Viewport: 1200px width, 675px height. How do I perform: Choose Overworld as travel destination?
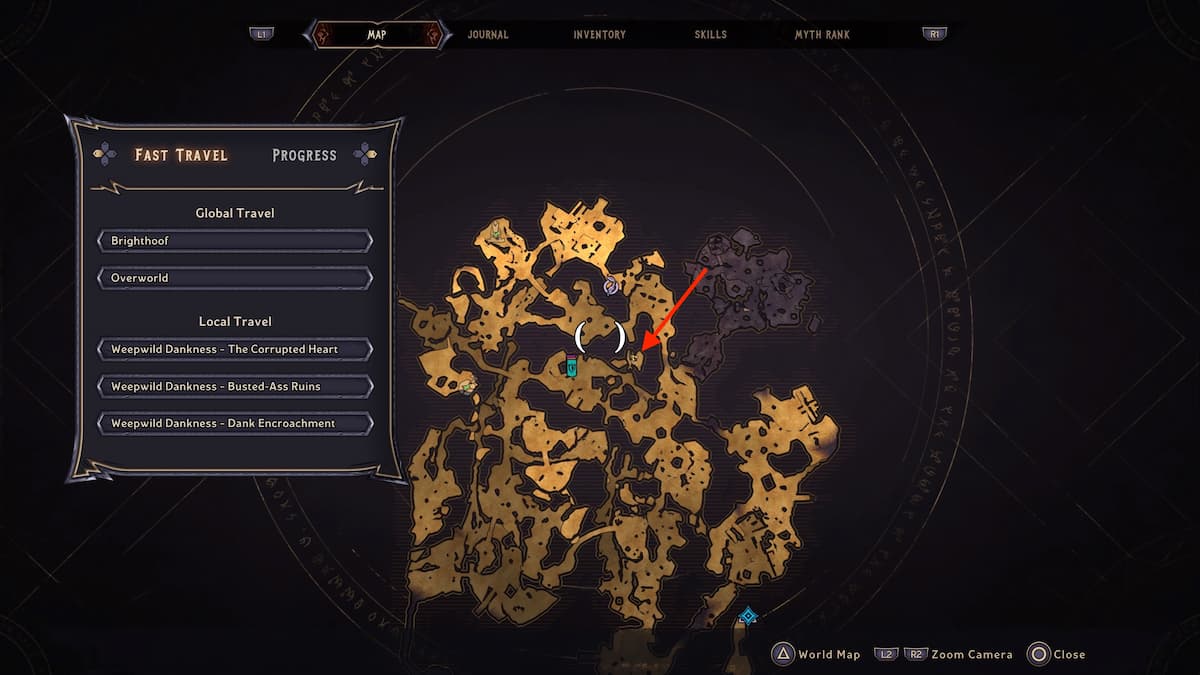point(235,278)
